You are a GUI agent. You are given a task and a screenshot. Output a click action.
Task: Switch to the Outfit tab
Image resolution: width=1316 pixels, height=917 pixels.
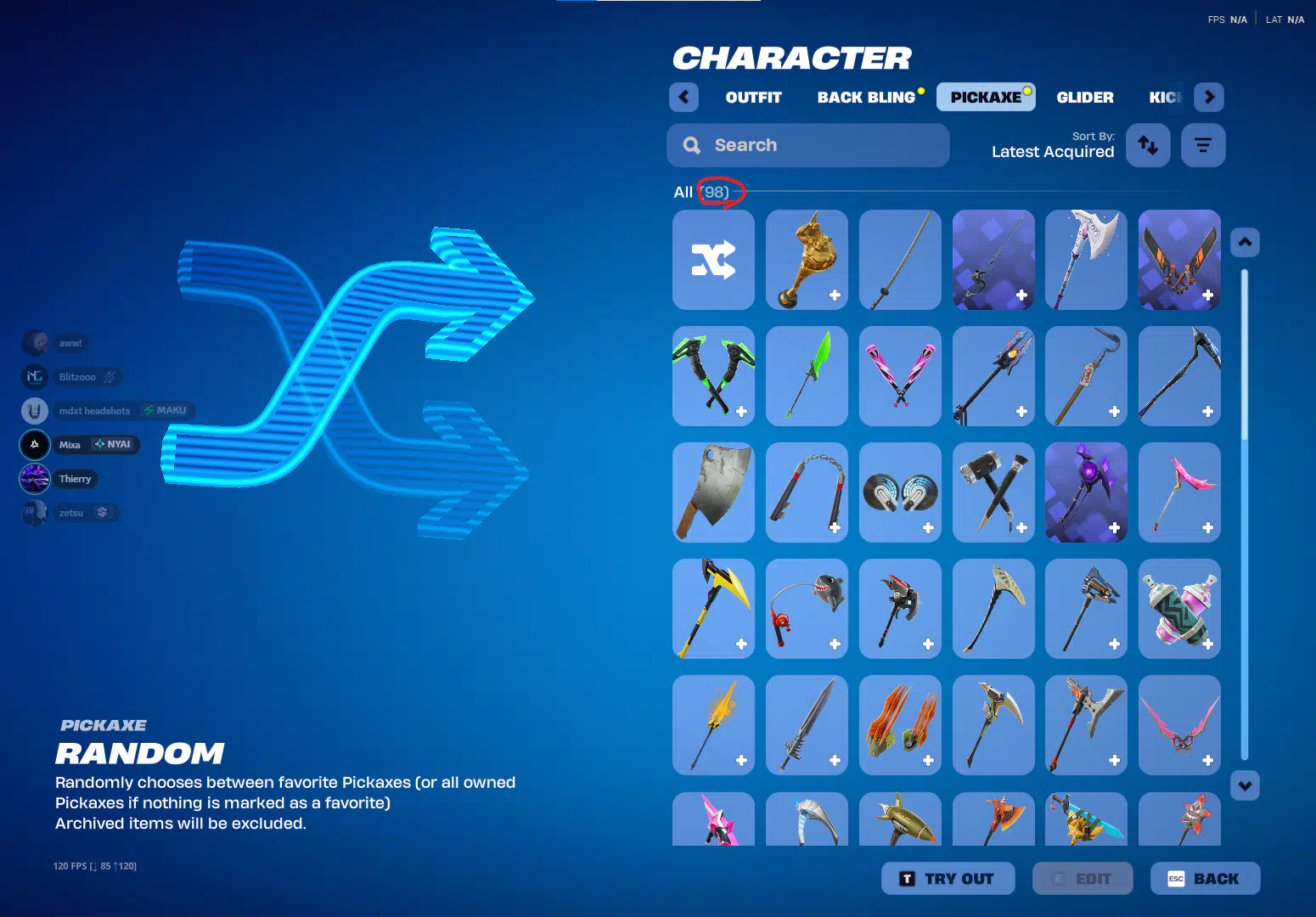[x=753, y=98]
